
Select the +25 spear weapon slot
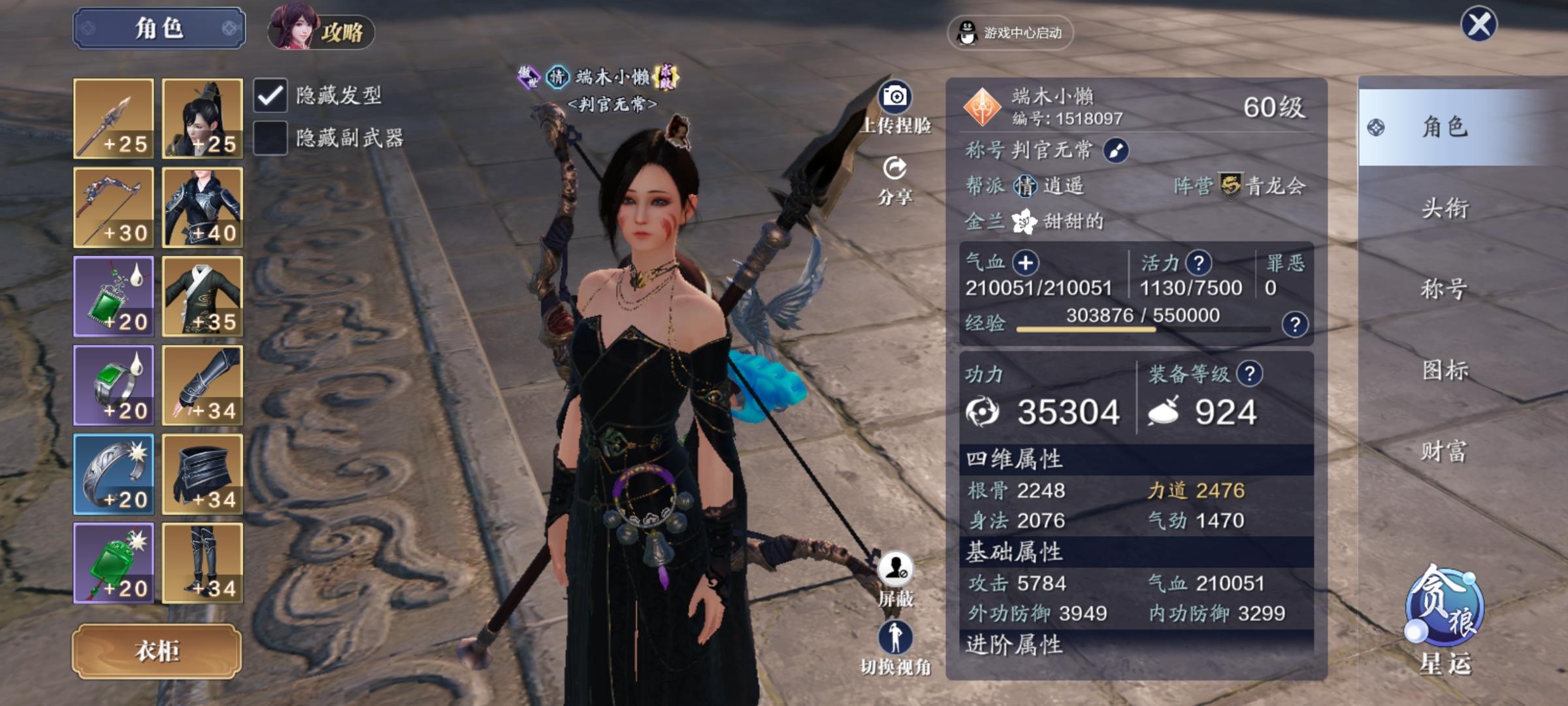tap(114, 118)
